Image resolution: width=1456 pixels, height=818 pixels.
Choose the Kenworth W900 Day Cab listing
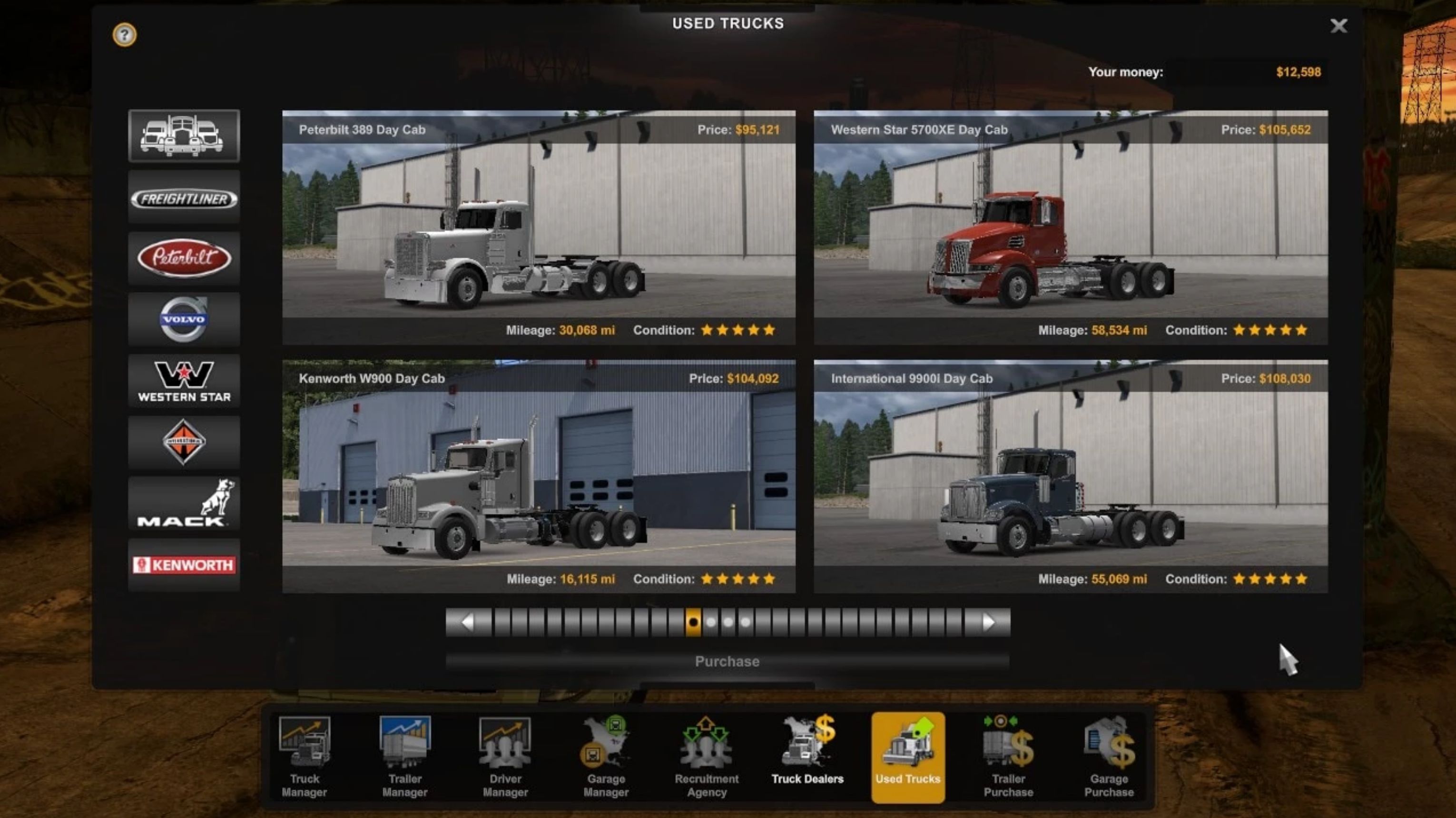point(539,476)
